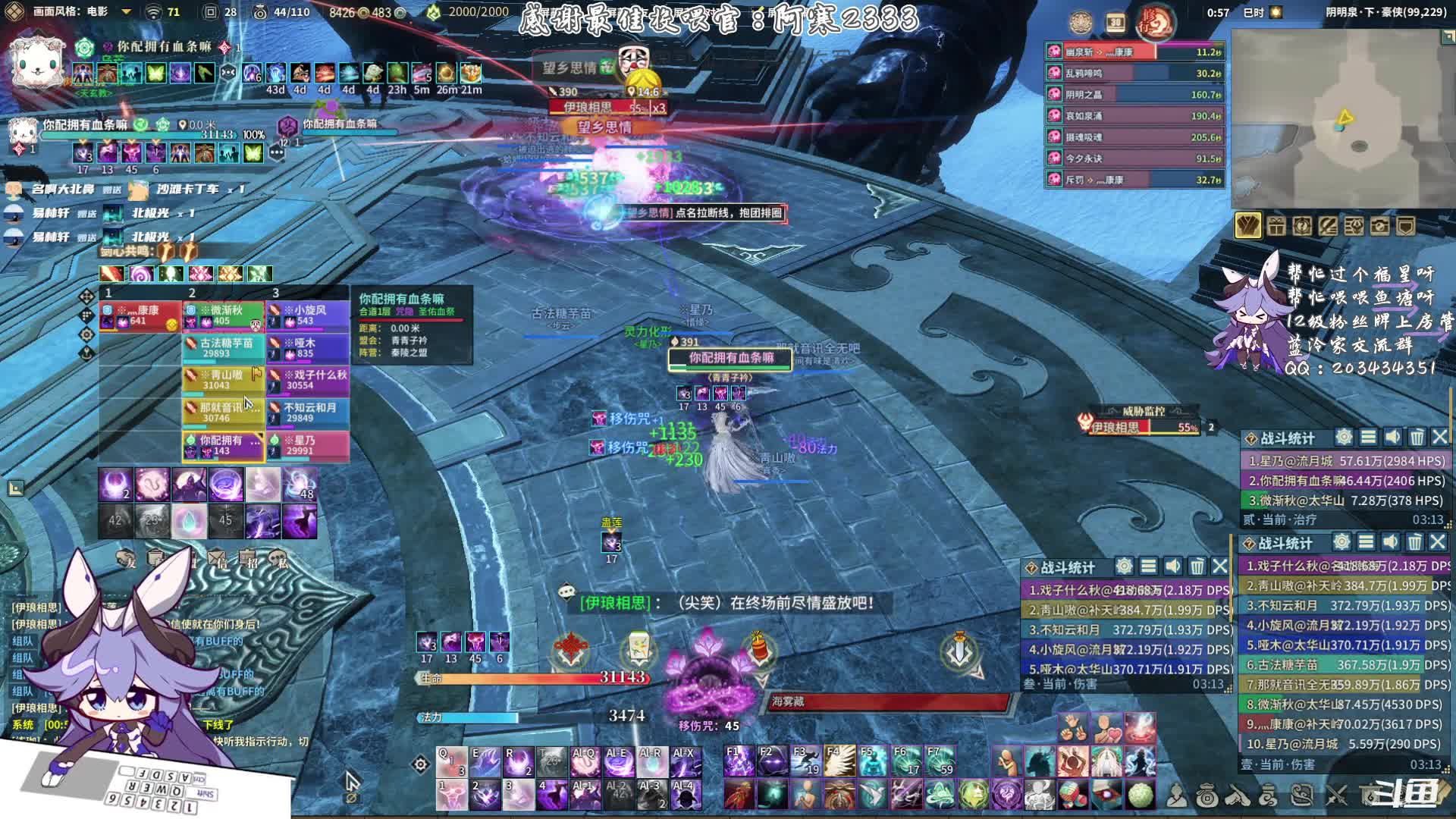Open the 修行 round red badge

[x=1155, y=24]
